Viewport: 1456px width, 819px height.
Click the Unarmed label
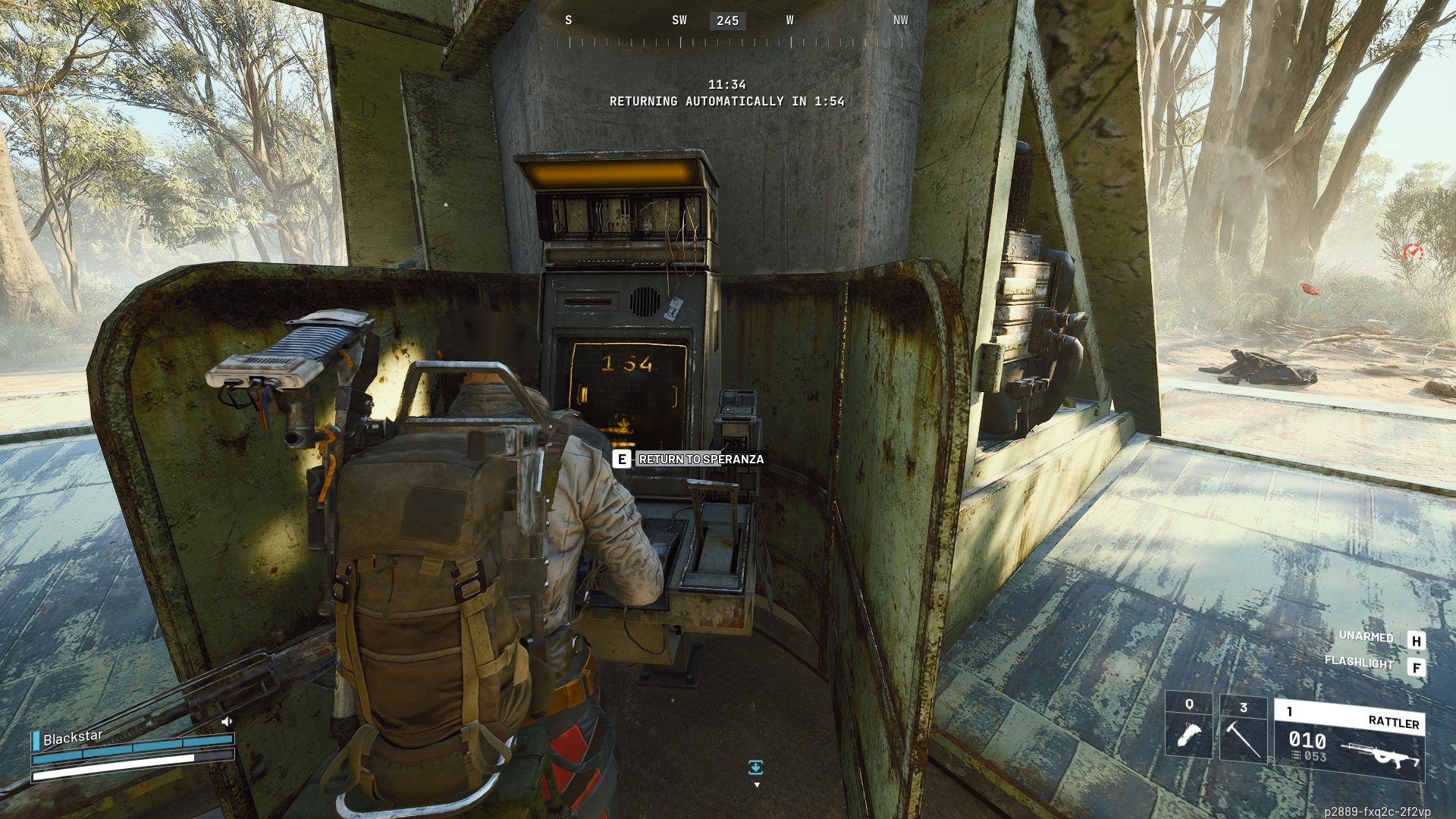point(1366,636)
